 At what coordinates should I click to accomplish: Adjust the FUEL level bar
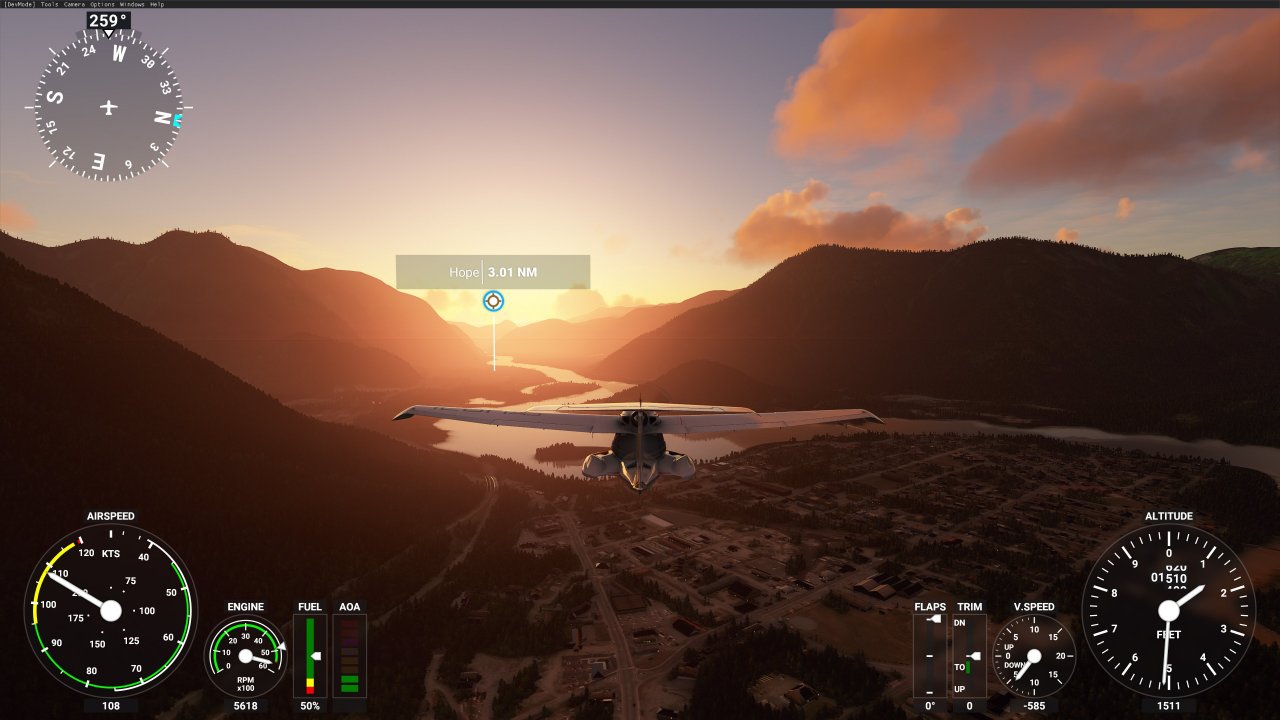(310, 655)
